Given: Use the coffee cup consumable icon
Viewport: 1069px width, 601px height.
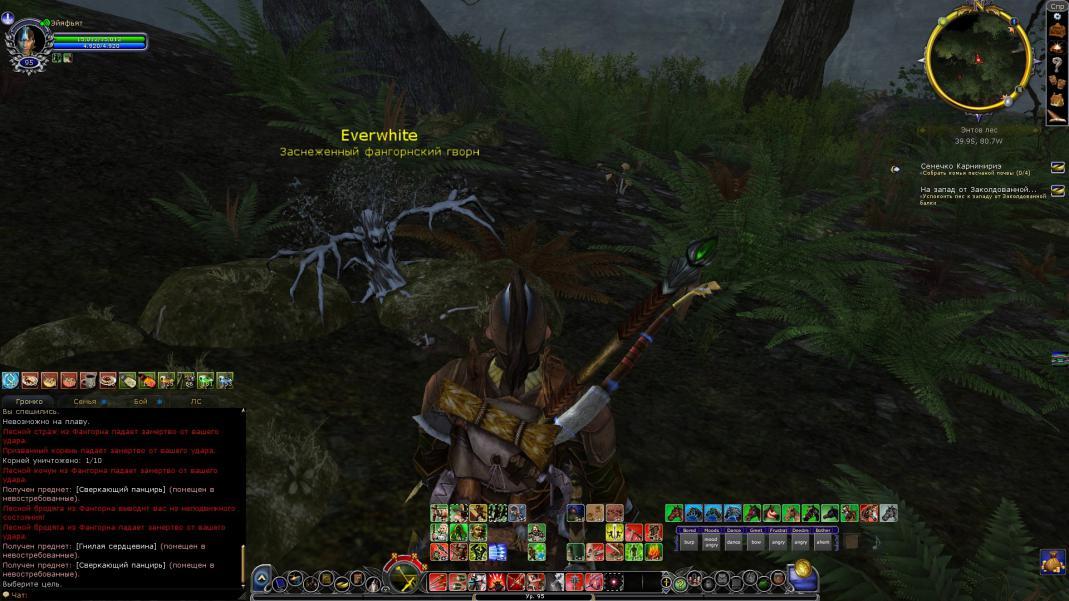Looking at the screenshot, I should point(88,380).
